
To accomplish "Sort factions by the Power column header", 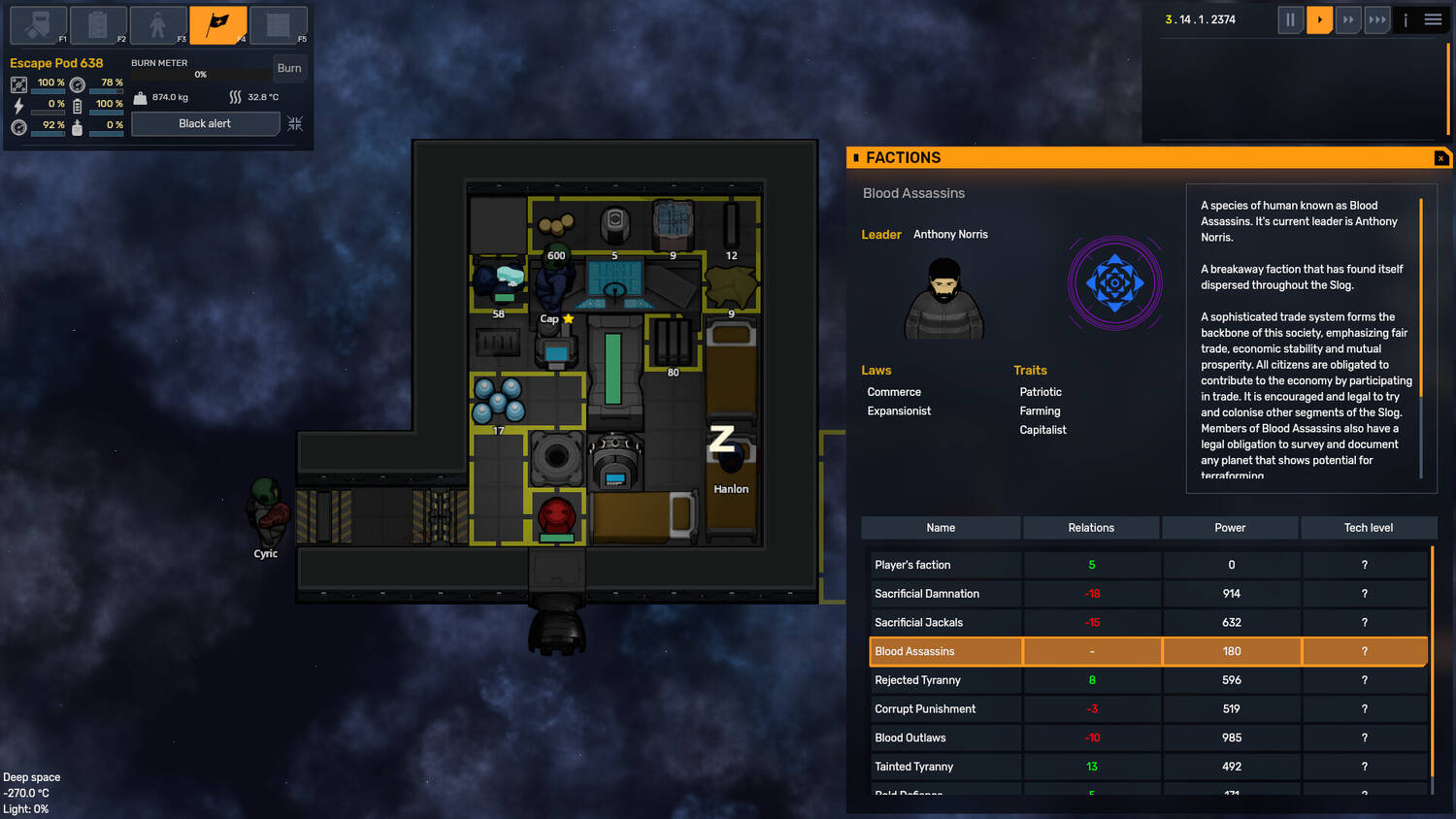I will click(x=1230, y=528).
